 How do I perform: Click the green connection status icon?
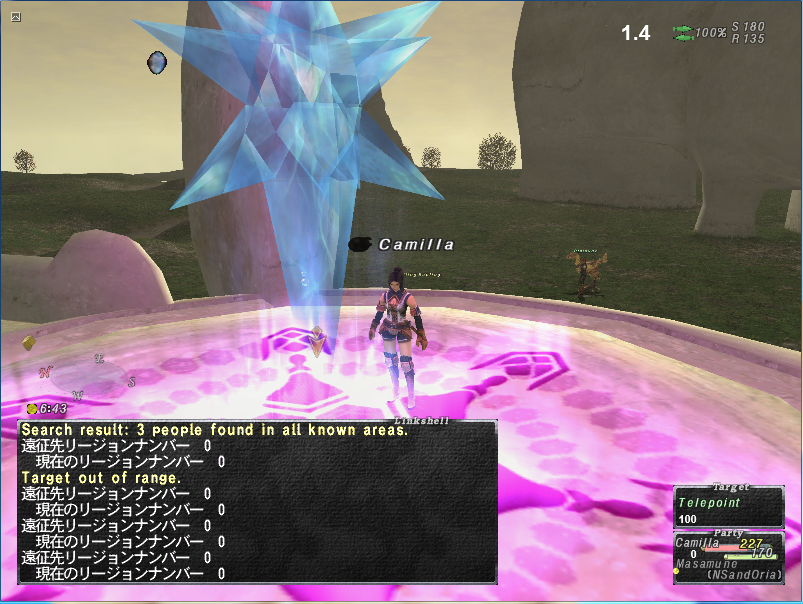coord(683,33)
